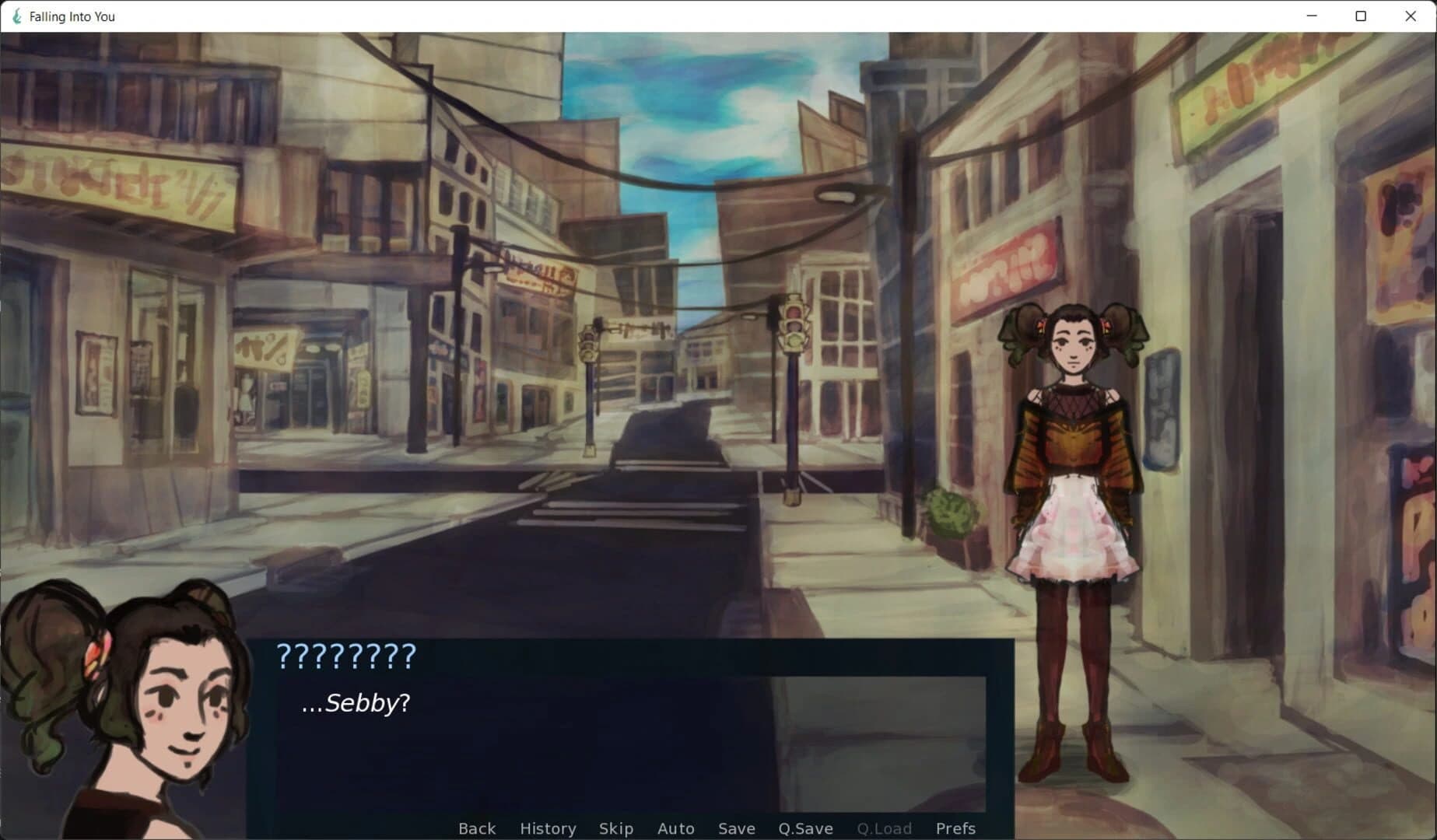Rewind dialogue using Back

click(477, 828)
